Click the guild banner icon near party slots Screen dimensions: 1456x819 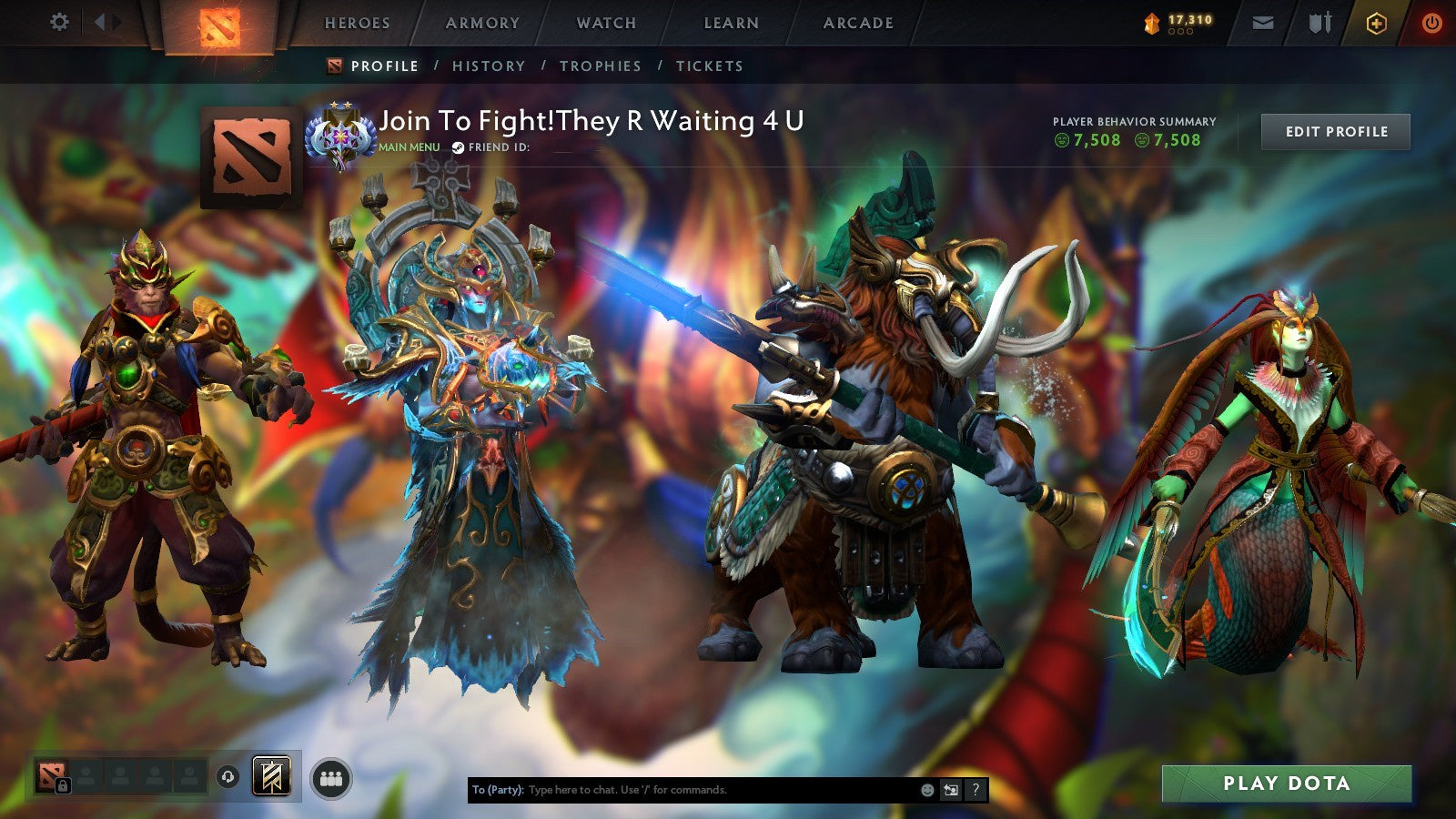(x=270, y=778)
